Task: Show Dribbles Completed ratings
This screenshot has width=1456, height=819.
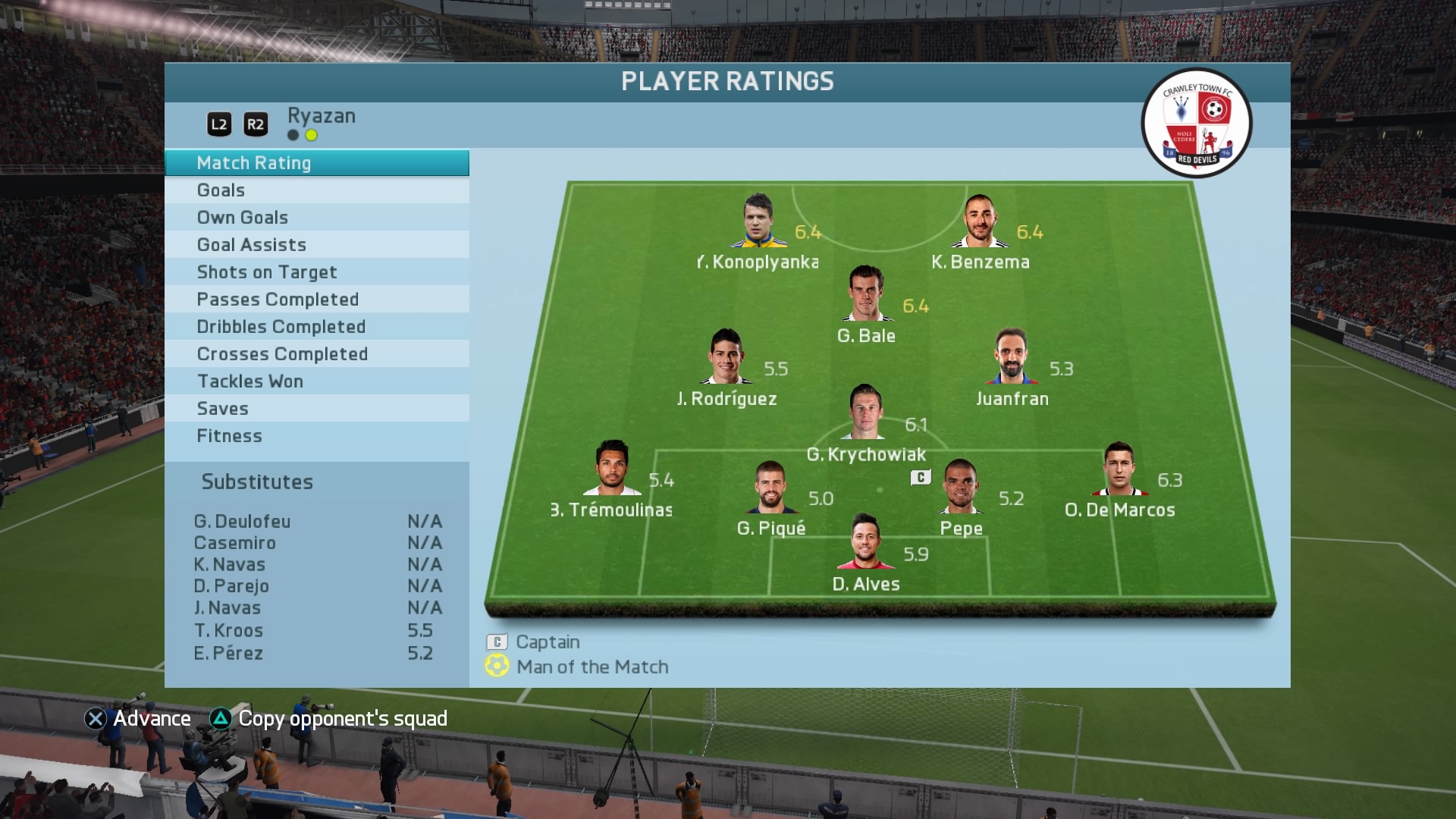Action: pyautogui.click(x=316, y=327)
